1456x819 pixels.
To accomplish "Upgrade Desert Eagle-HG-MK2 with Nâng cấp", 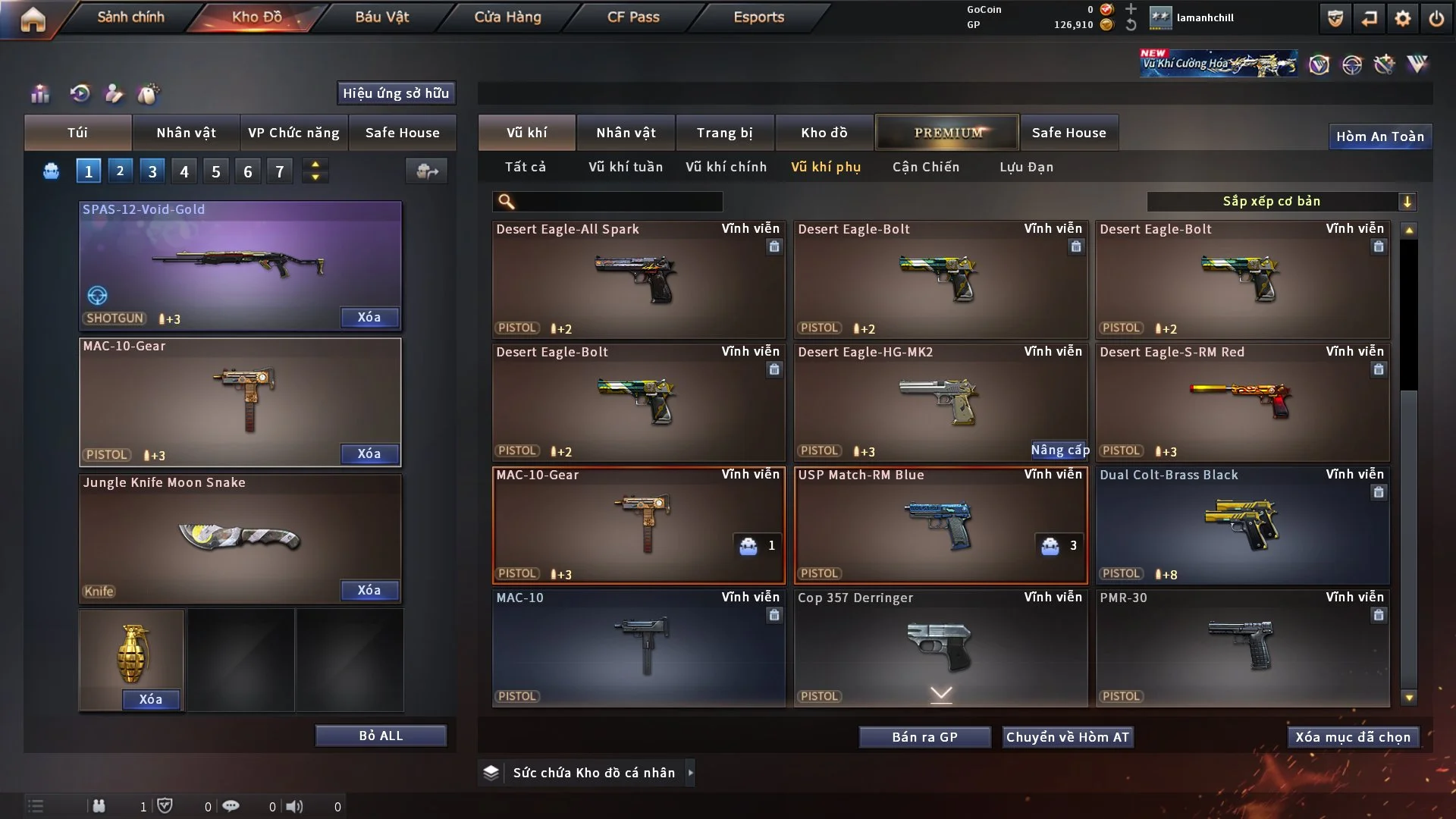I will [x=1059, y=450].
